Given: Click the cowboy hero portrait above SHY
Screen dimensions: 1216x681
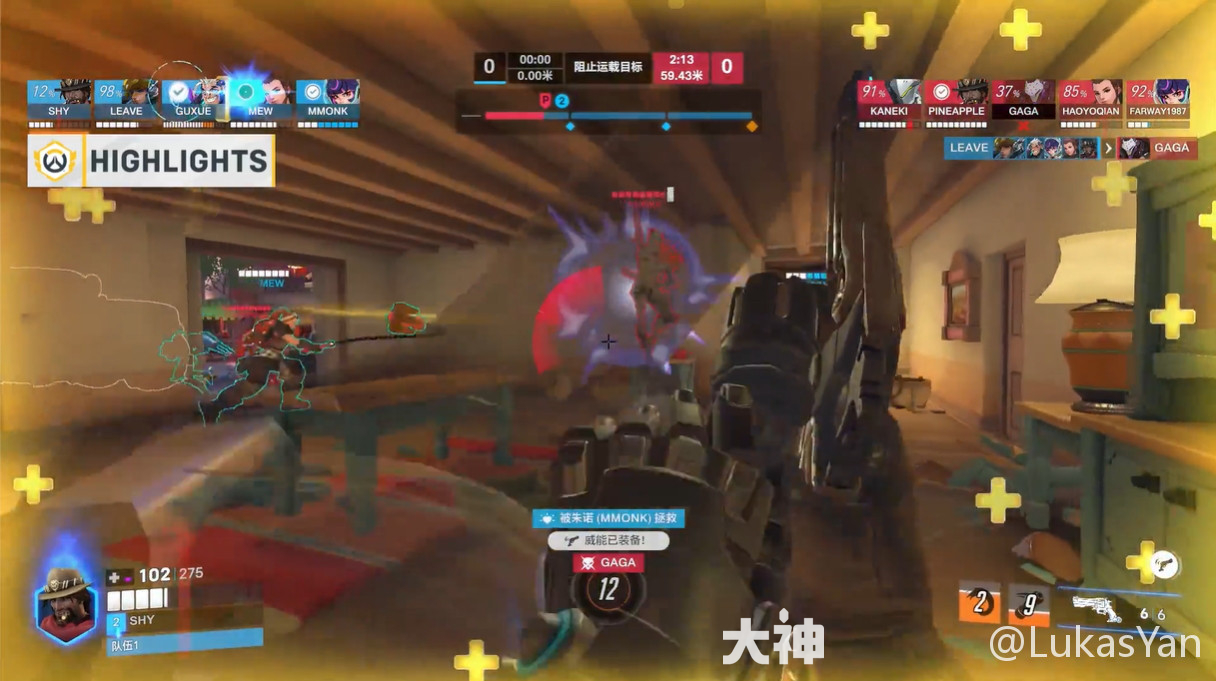Looking at the screenshot, I should coord(68,600).
